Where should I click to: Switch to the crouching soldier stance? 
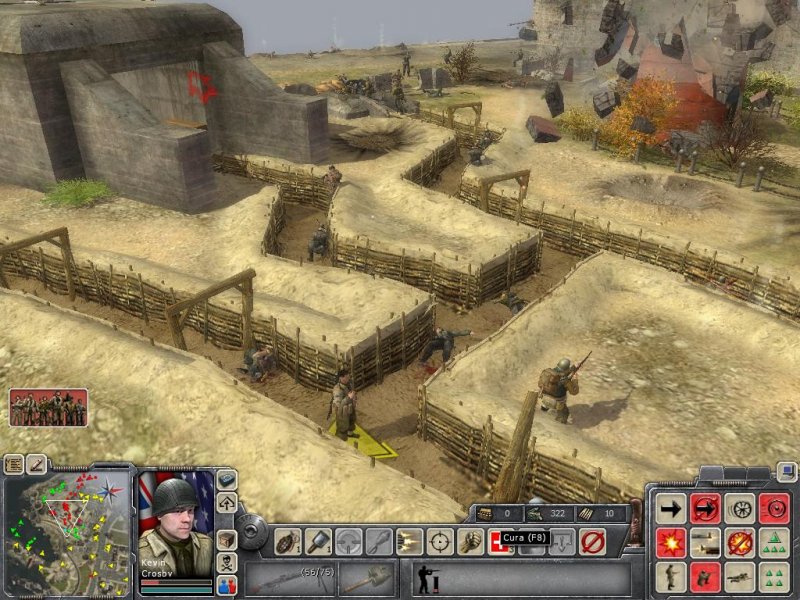[x=706, y=577]
